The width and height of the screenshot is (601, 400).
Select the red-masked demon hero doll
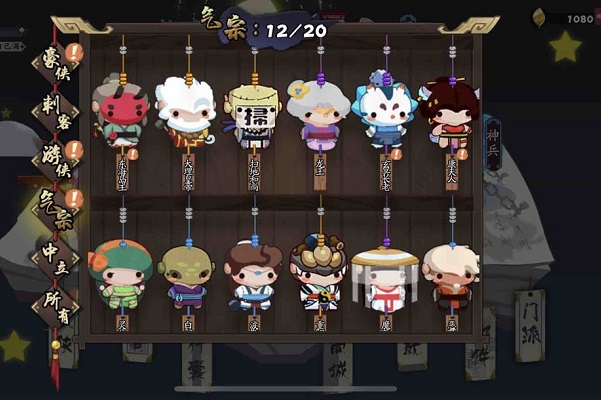click(x=122, y=110)
